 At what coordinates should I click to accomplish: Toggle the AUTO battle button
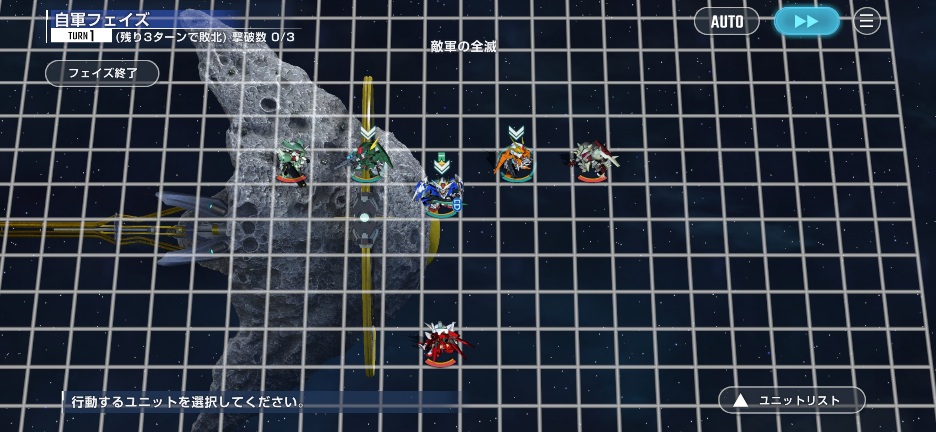point(726,21)
